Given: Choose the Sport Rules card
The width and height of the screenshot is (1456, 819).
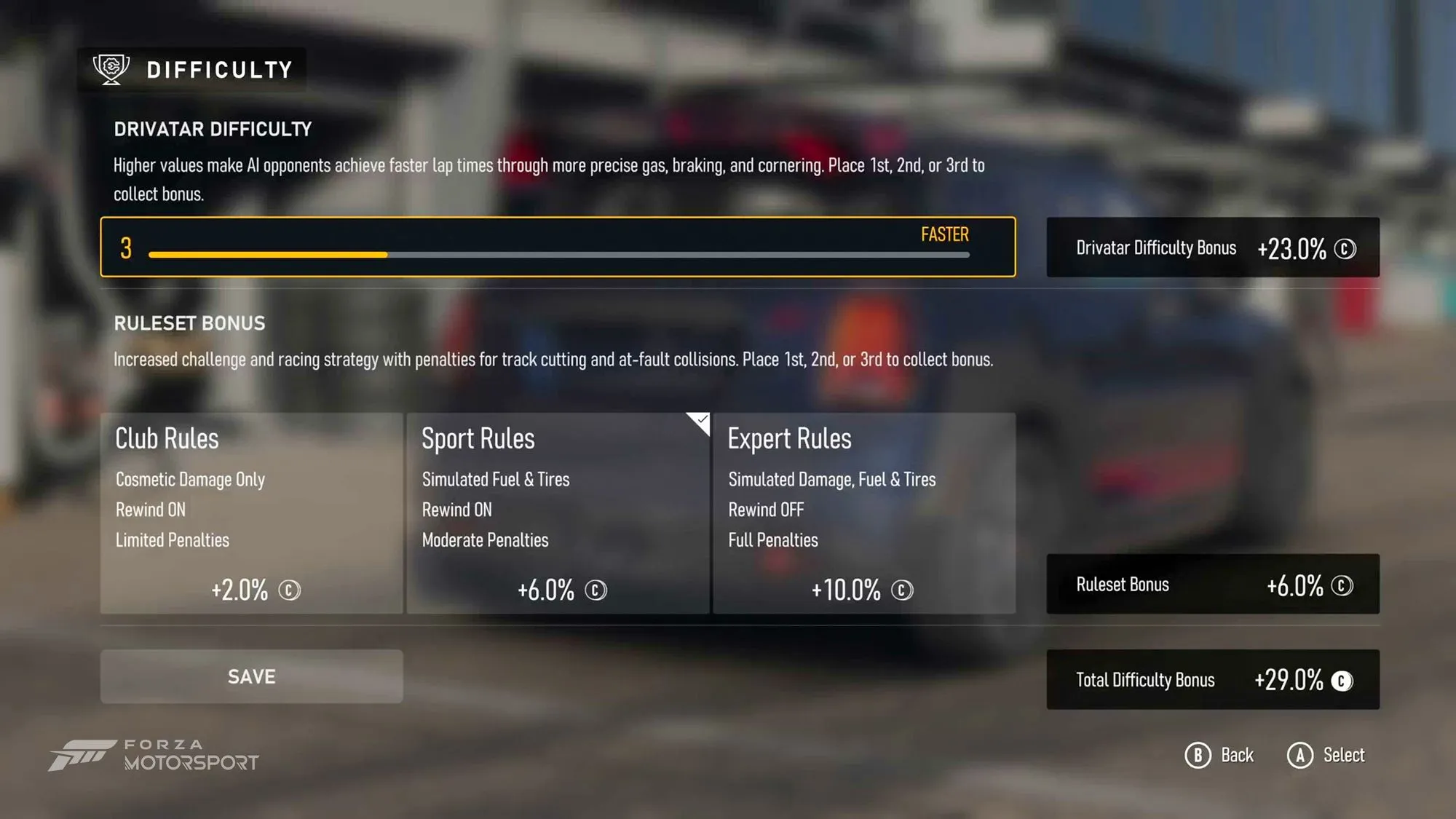Looking at the screenshot, I should click(x=558, y=513).
